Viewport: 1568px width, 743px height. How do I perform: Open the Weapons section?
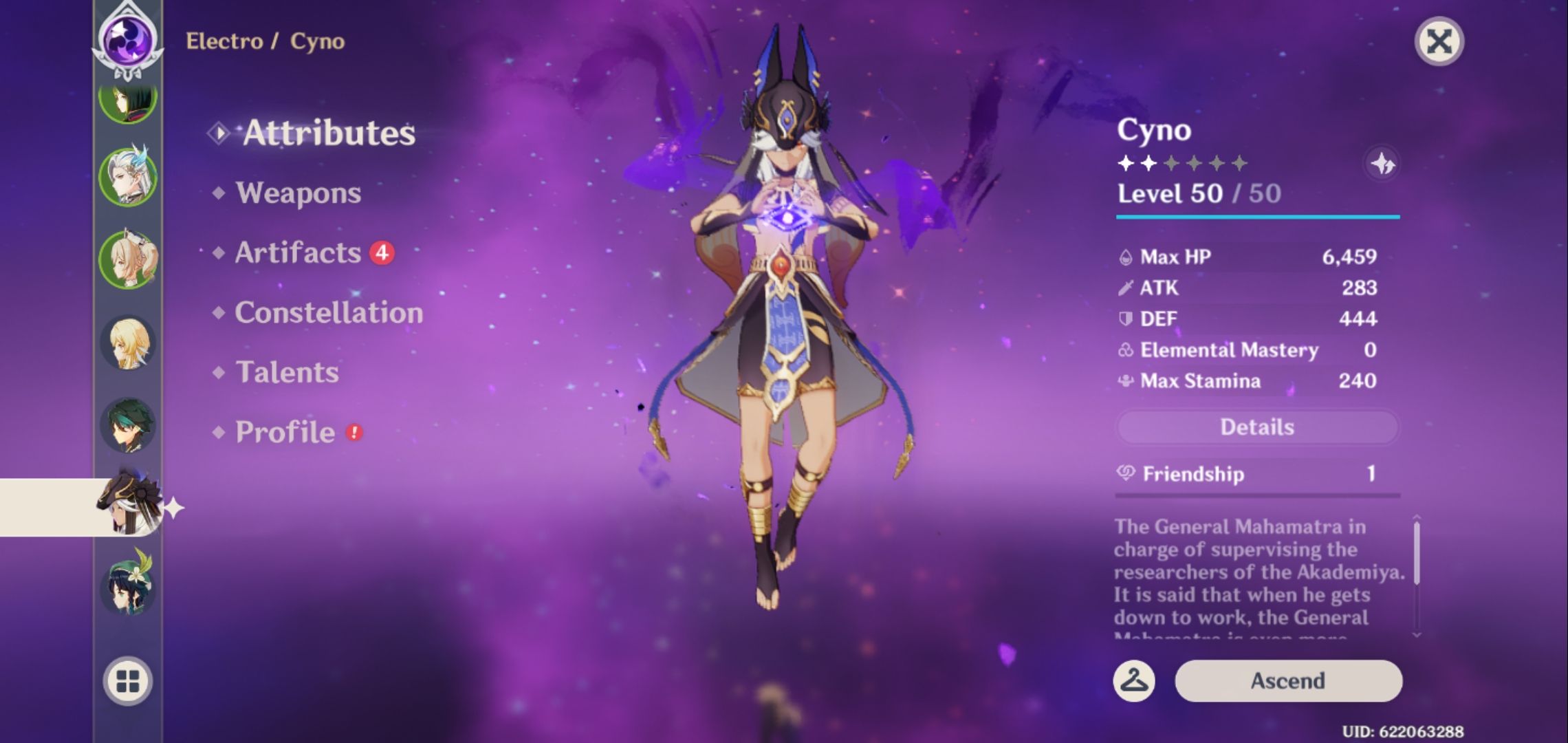pos(298,193)
